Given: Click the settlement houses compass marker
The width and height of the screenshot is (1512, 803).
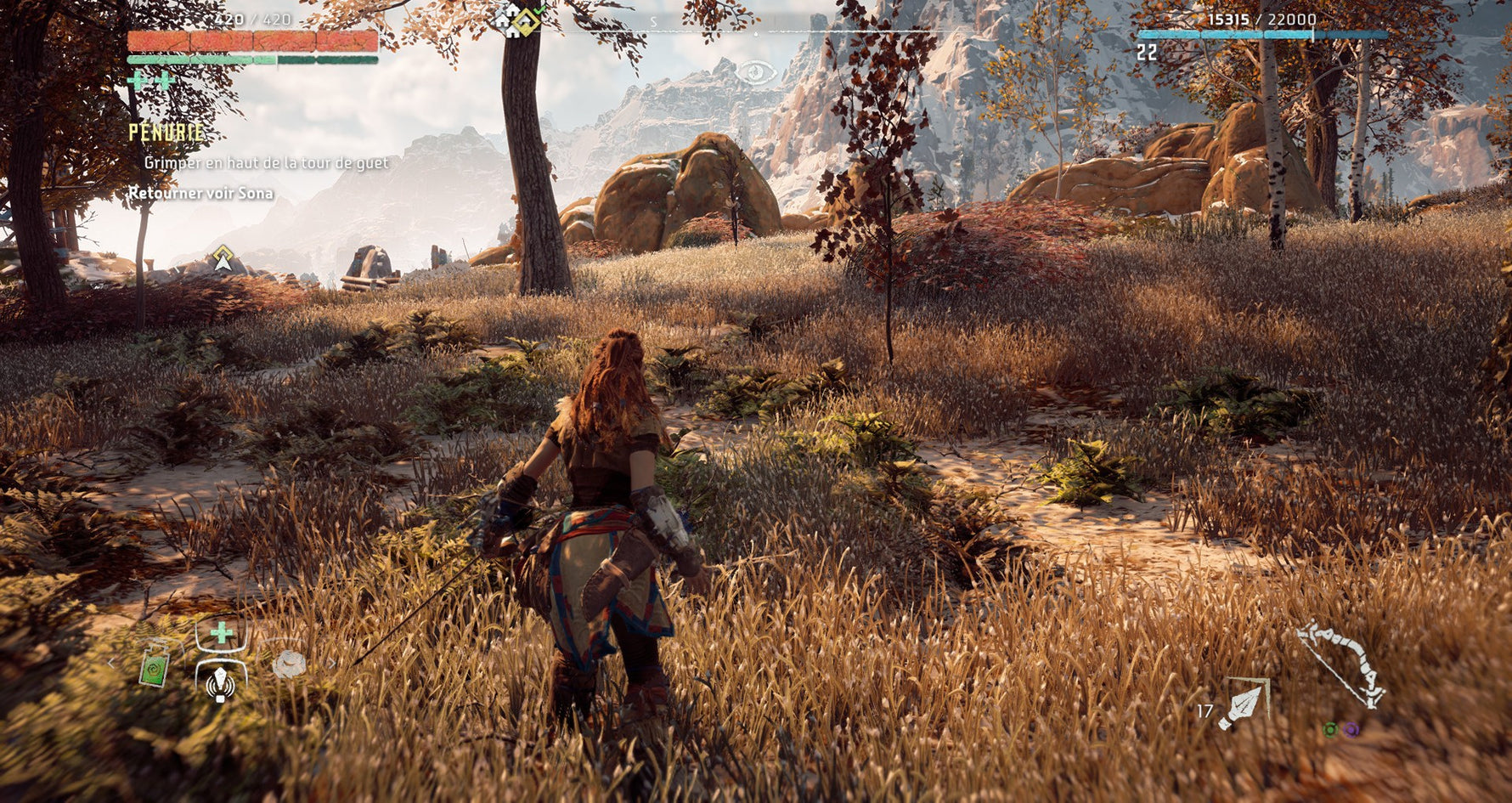Looking at the screenshot, I should pyautogui.click(x=508, y=19).
